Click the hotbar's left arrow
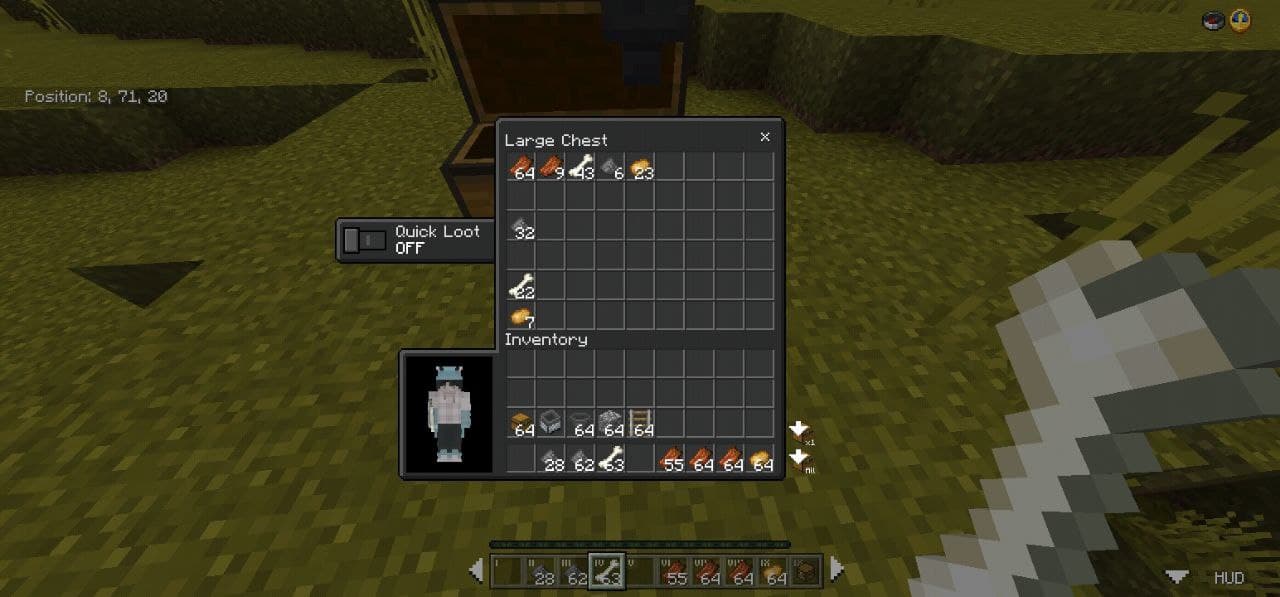This screenshot has width=1280, height=597. point(477,570)
